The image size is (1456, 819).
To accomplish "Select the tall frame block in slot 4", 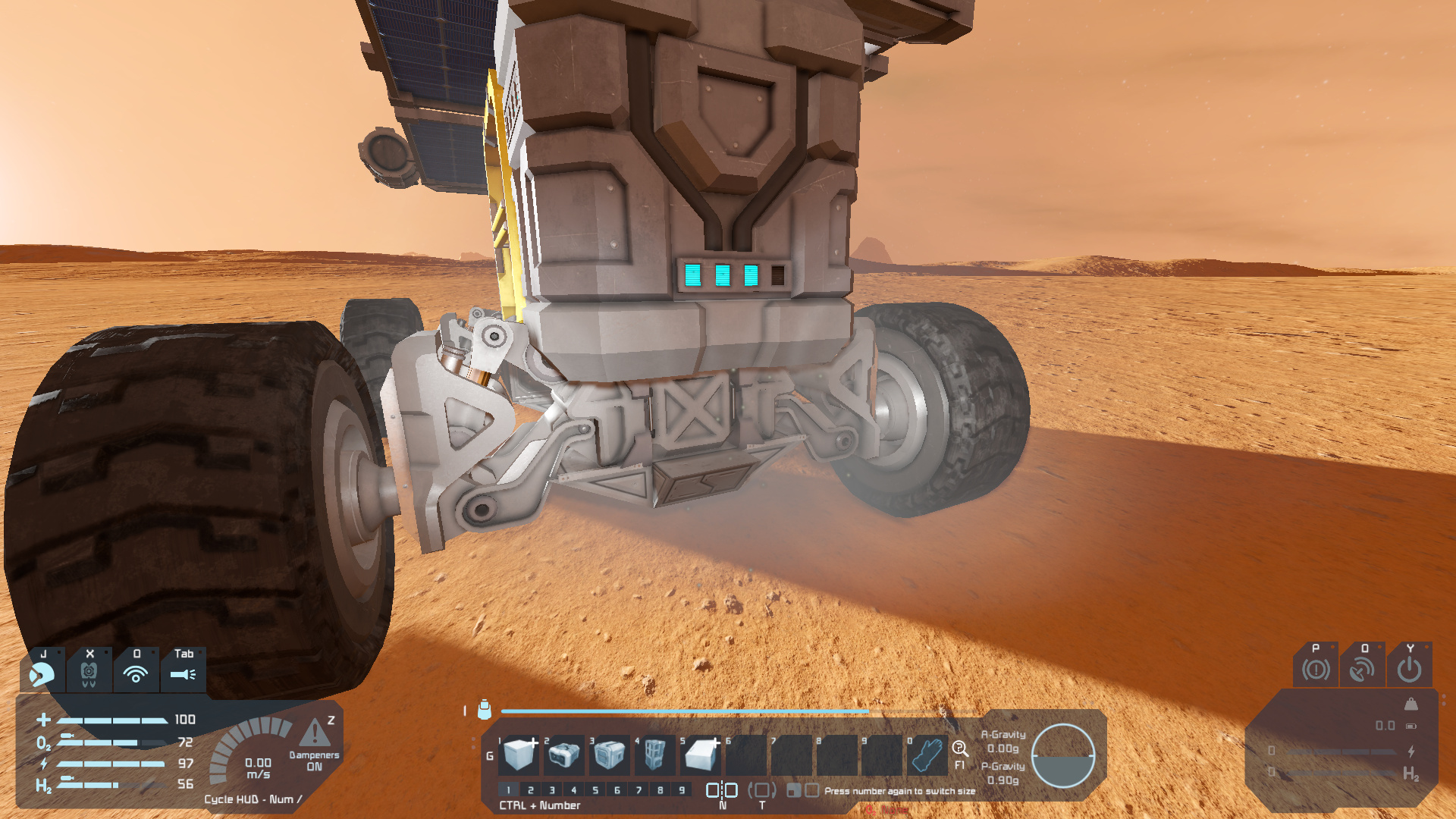I will coord(655,755).
